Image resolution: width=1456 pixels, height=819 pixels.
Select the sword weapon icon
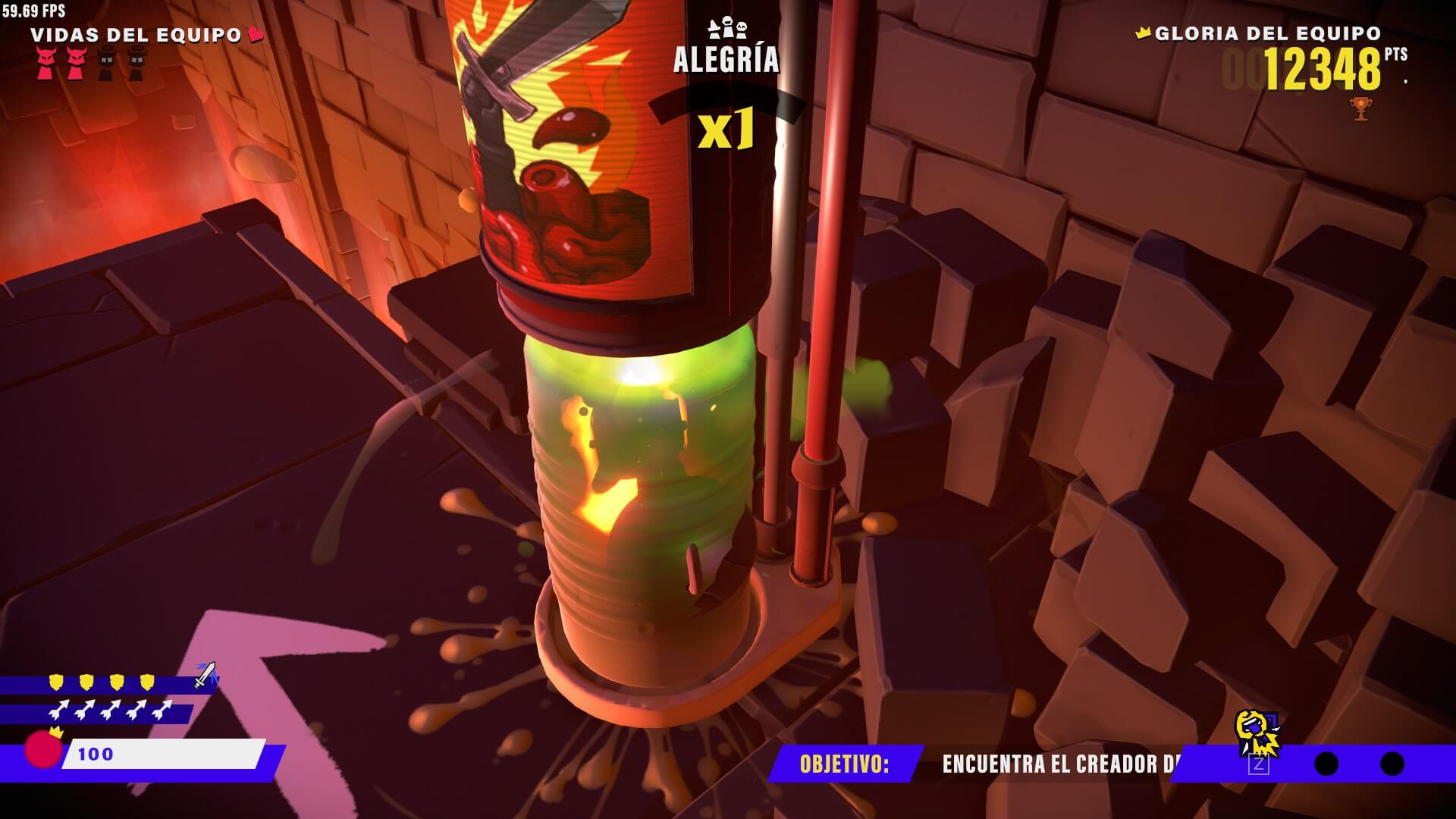point(205,674)
